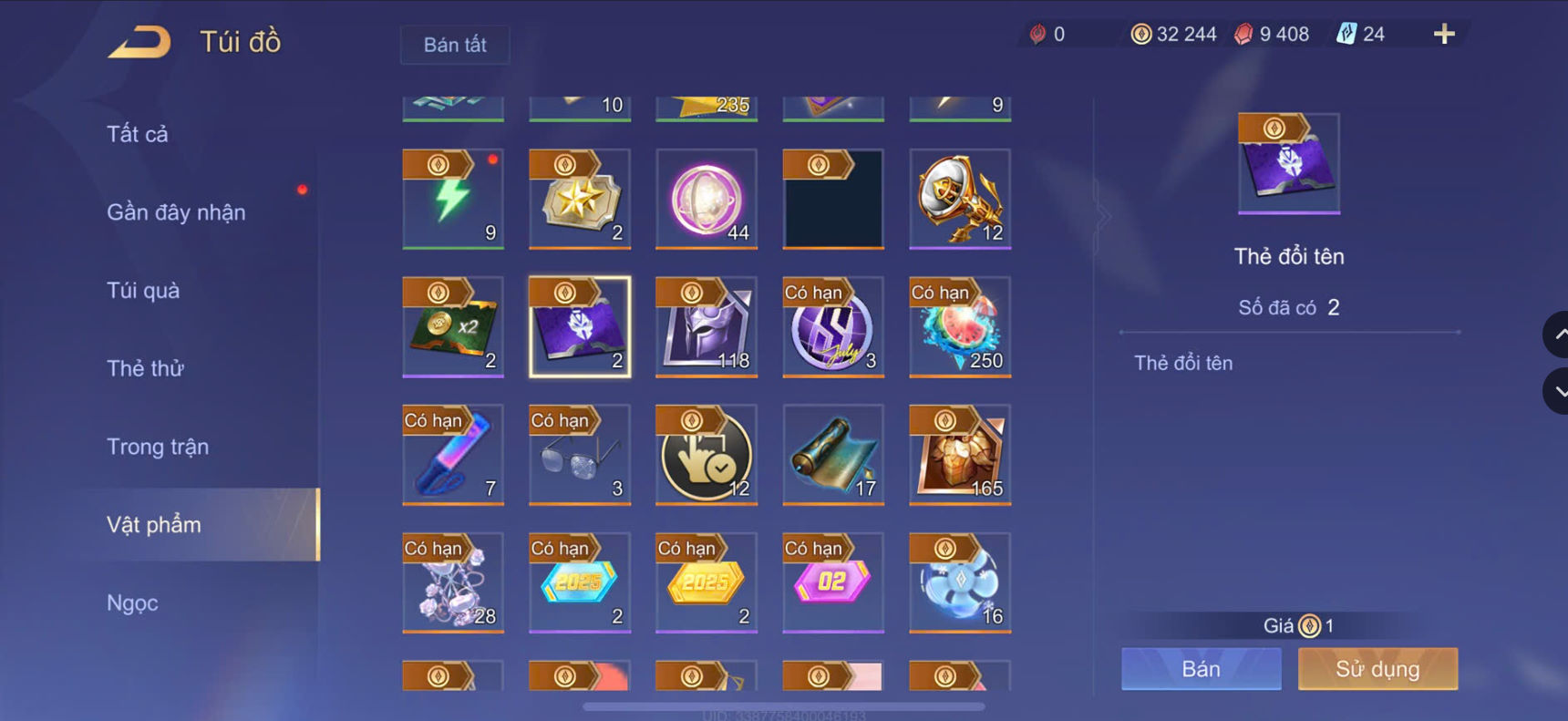This screenshot has height=721, width=1568.
Task: Click the silver glasses item
Action: (x=580, y=454)
